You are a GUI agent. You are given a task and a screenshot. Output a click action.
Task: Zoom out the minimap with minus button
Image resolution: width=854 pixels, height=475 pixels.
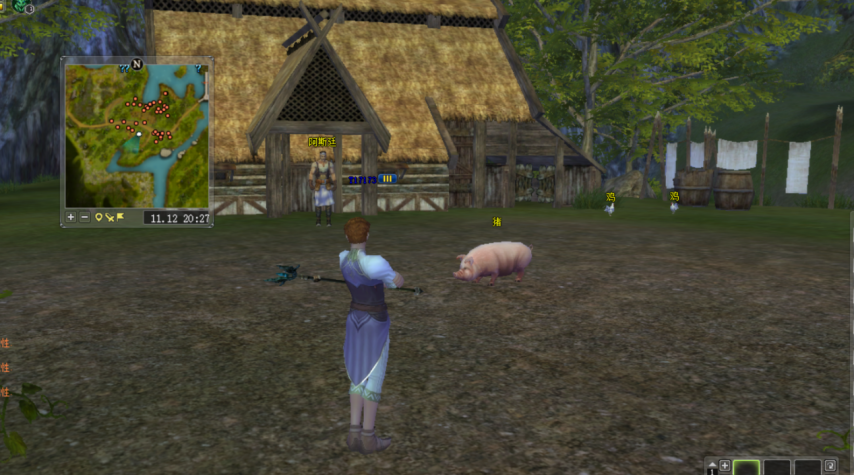click(84, 217)
